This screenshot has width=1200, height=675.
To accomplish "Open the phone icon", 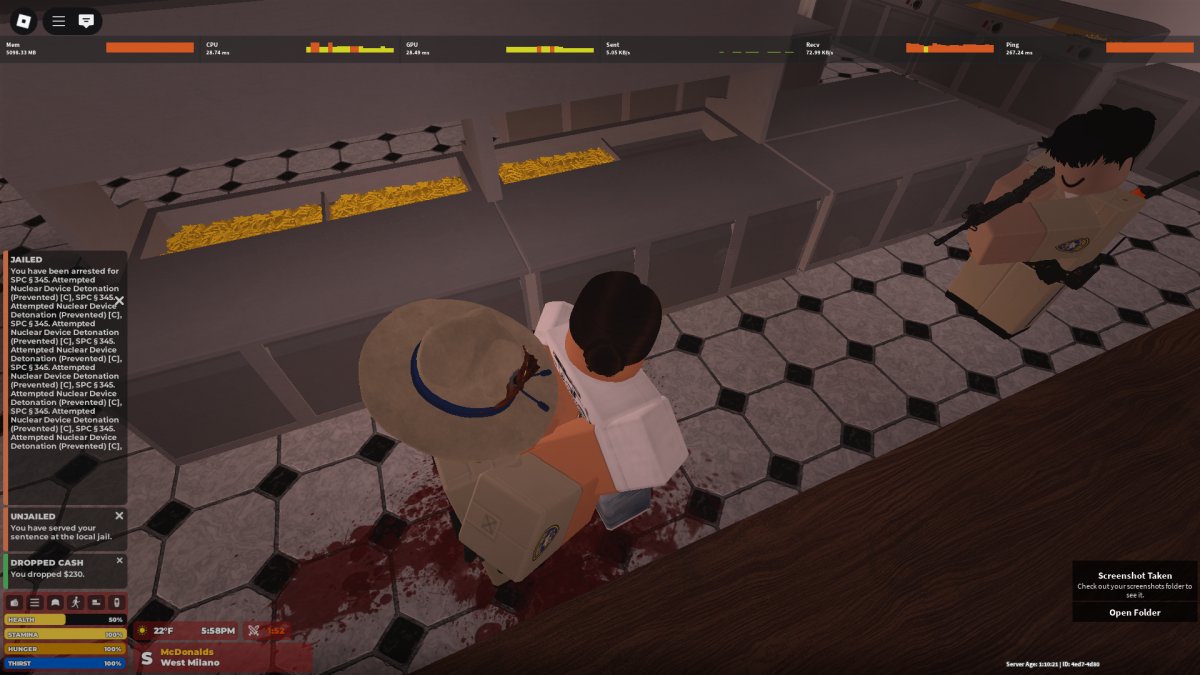I will tap(116, 603).
